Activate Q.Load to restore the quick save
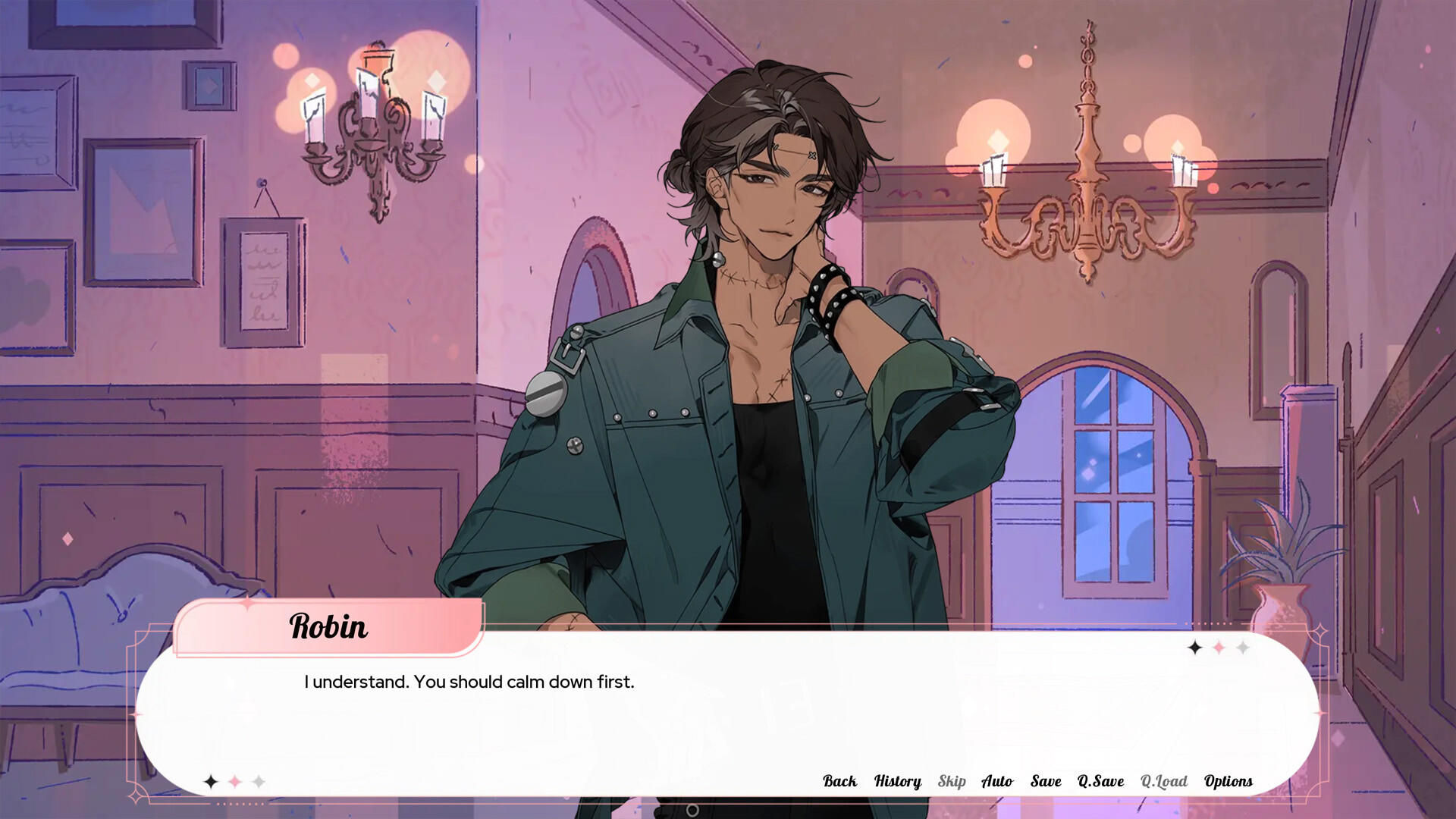This screenshot has height=819, width=1456. tap(1166, 781)
